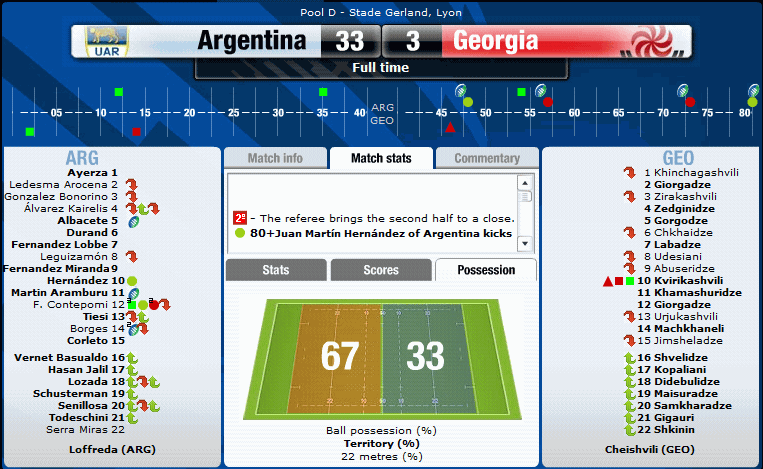
Task: Click Argentina coach Loffreda
Action: [x=110, y=449]
